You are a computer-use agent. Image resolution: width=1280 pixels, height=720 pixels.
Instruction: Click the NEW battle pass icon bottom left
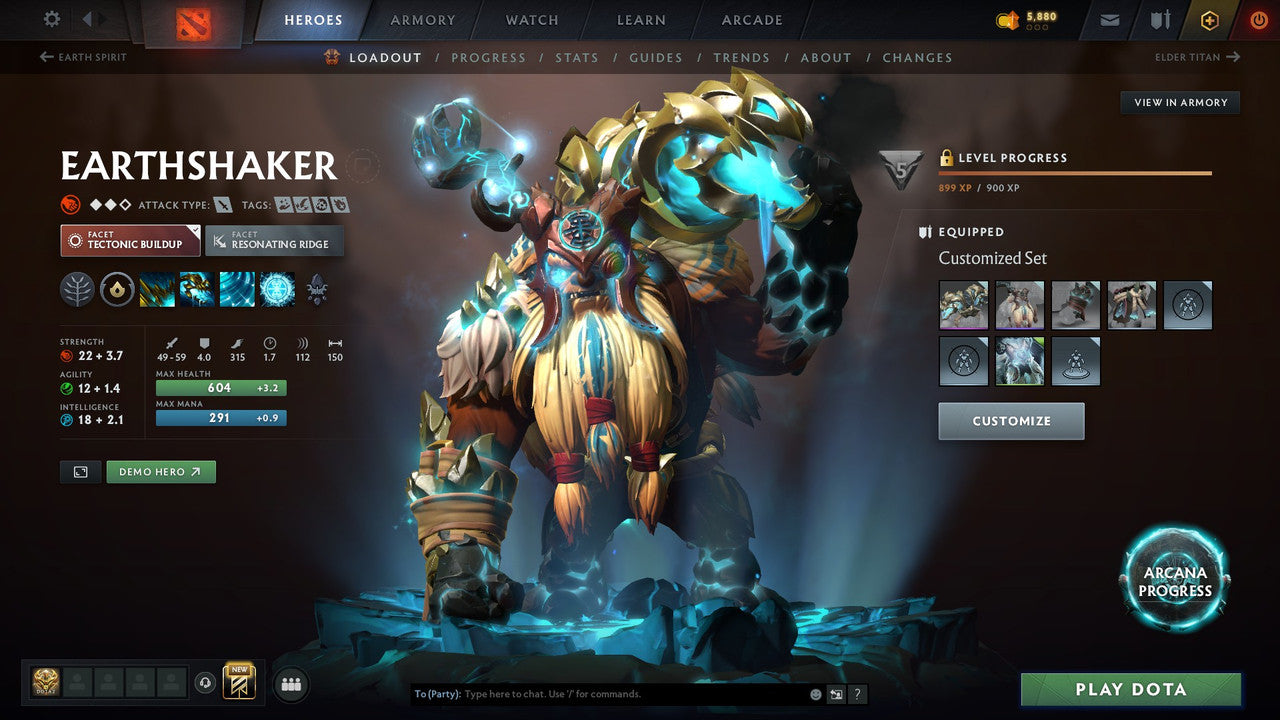pos(240,683)
